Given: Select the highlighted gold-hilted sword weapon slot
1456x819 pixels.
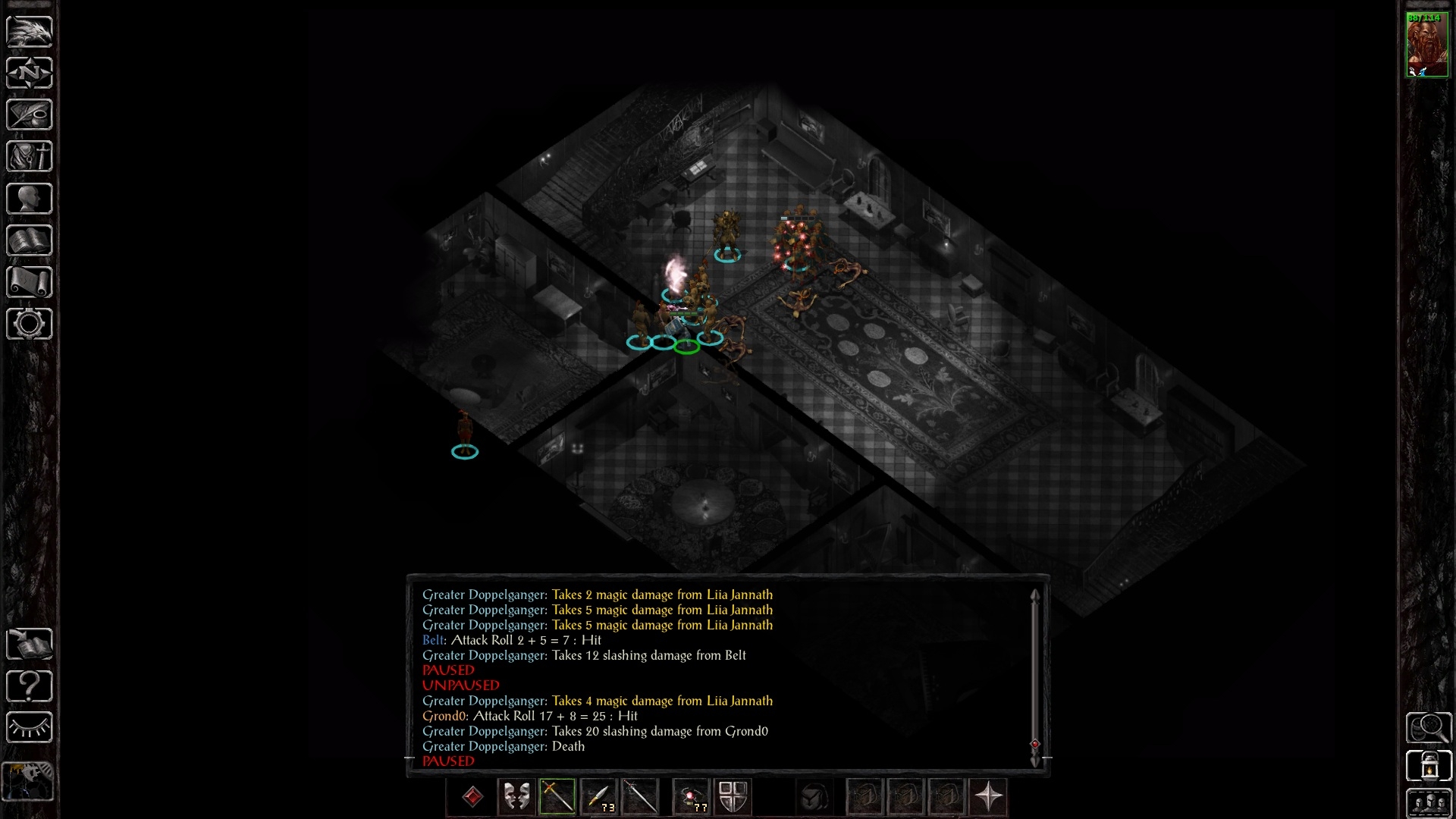Looking at the screenshot, I should pyautogui.click(x=557, y=797).
